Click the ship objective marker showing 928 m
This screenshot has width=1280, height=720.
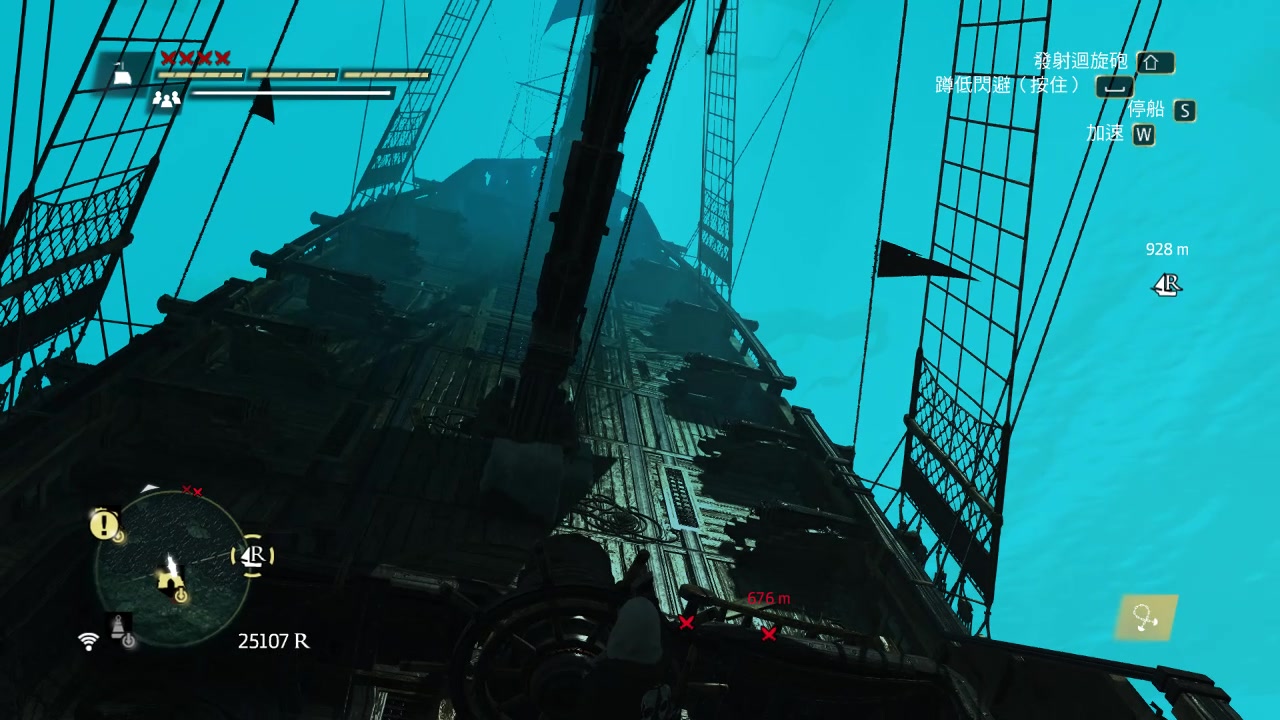1166,285
